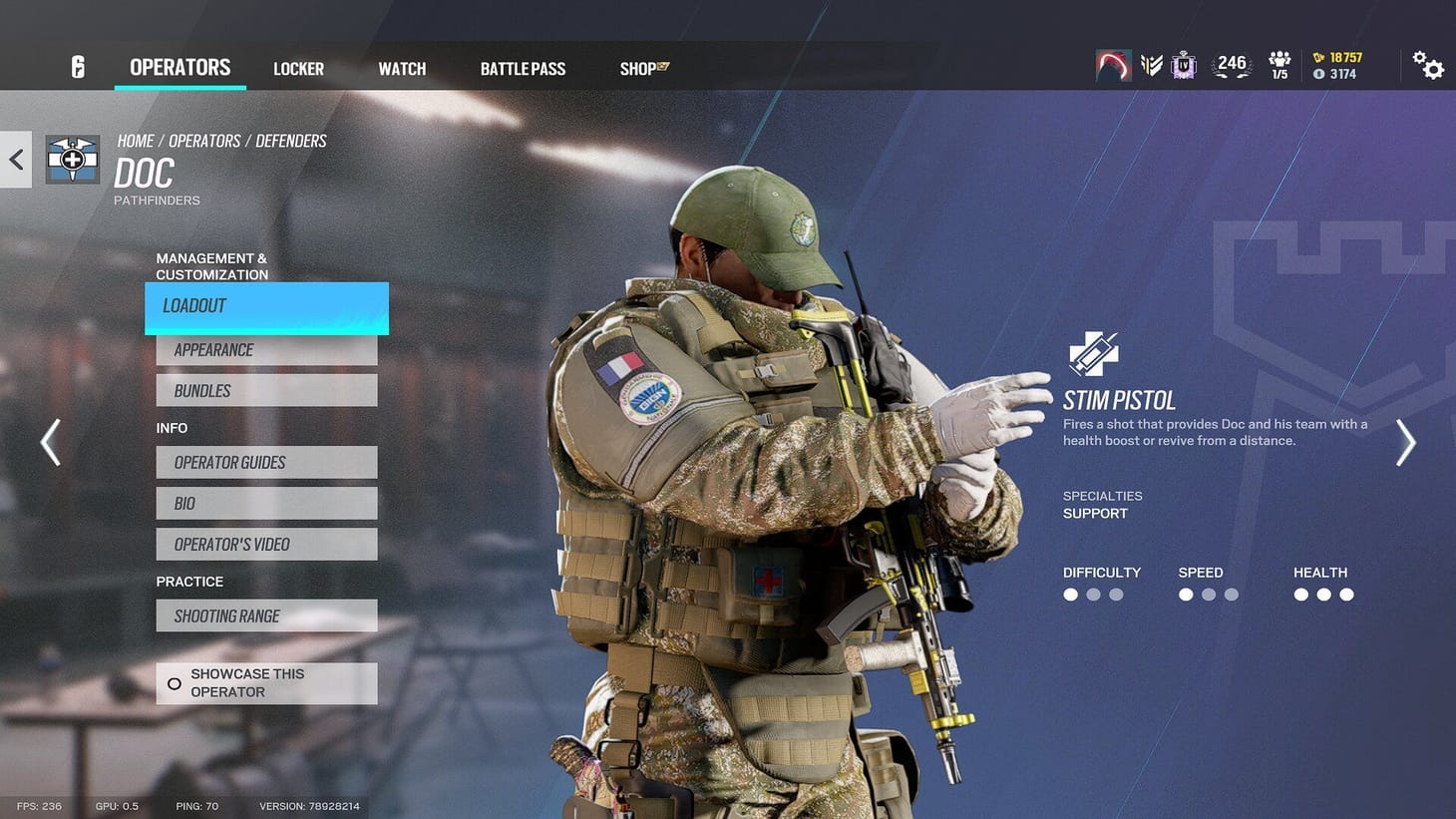
Task: Open Doc's Bio
Action: point(265,503)
